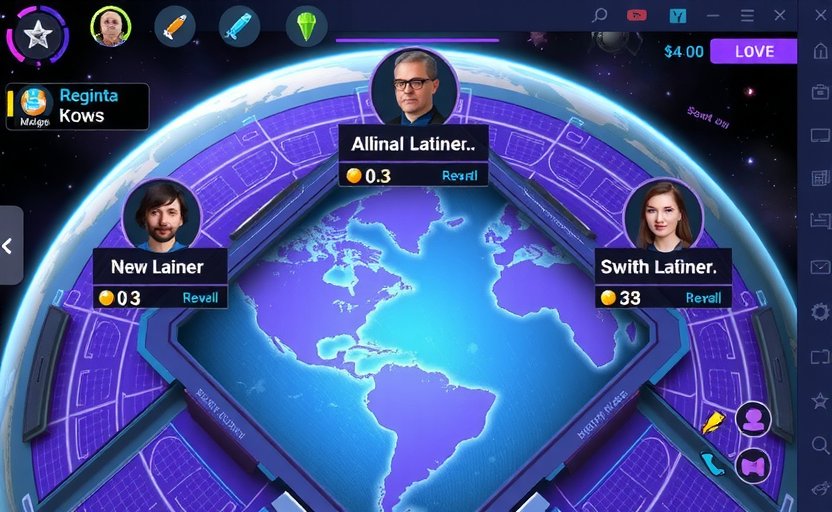Viewport: 832px width, 512px height.
Task: Open the round profile silhouette button
Action: pos(753,419)
